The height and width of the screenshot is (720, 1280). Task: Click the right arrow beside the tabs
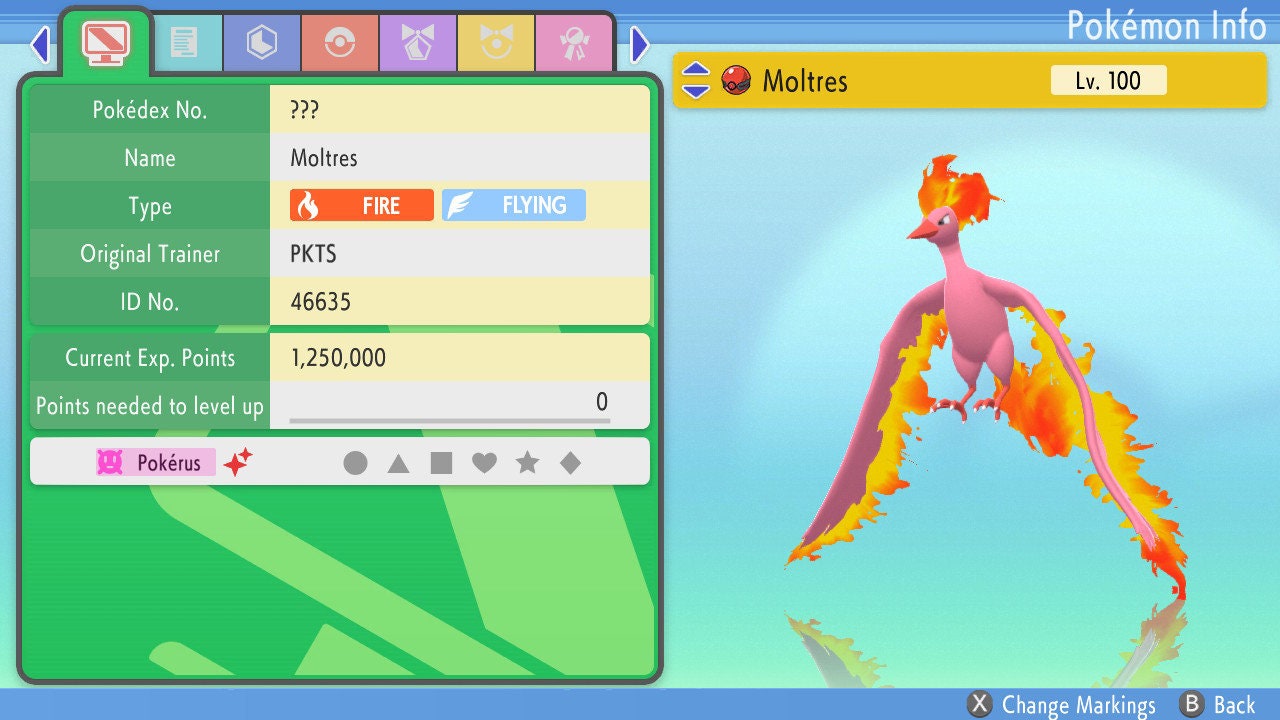pyautogui.click(x=640, y=44)
